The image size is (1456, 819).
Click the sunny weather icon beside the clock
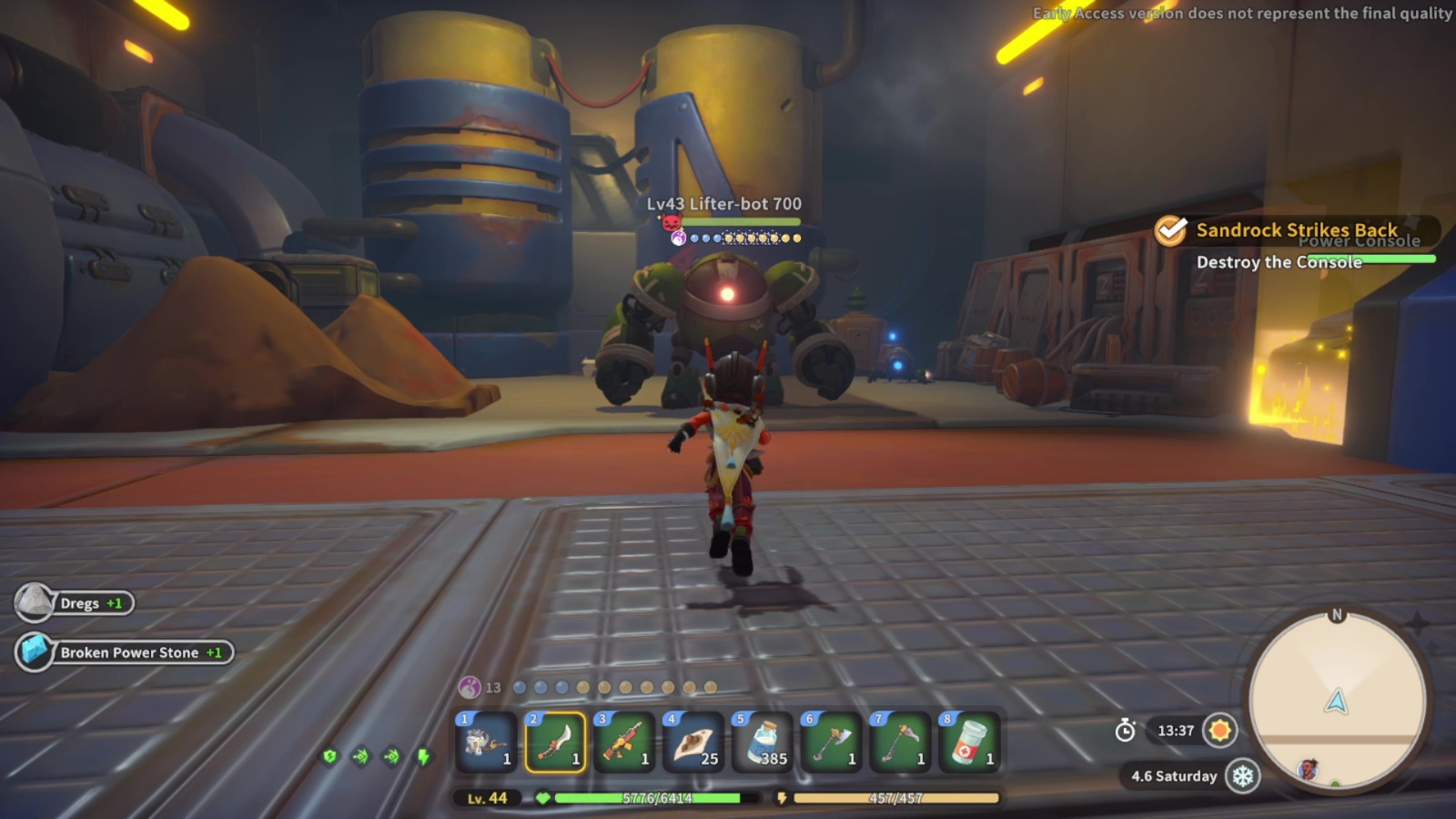click(1218, 730)
